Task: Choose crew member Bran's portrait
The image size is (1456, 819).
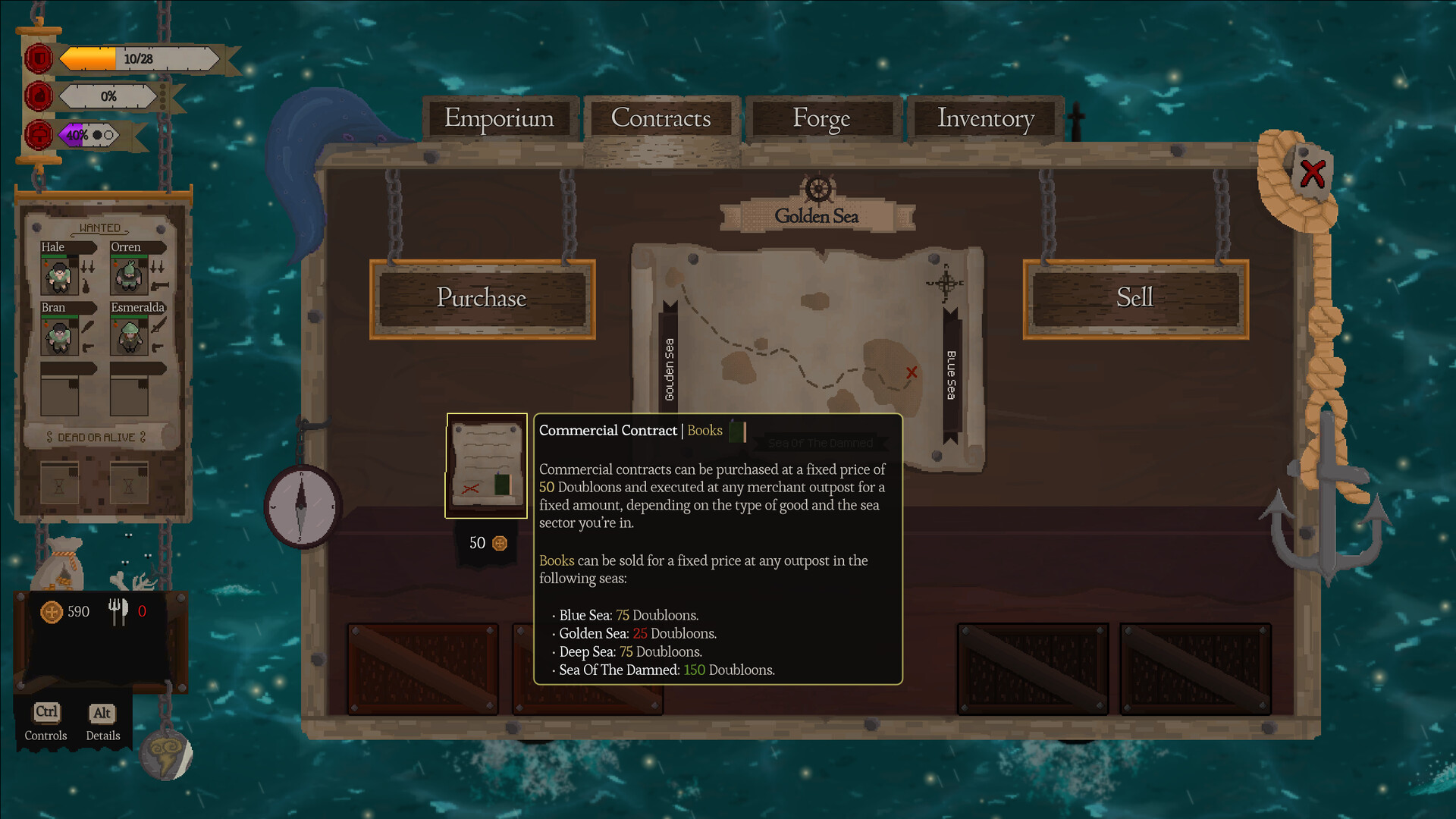Action: point(58,337)
